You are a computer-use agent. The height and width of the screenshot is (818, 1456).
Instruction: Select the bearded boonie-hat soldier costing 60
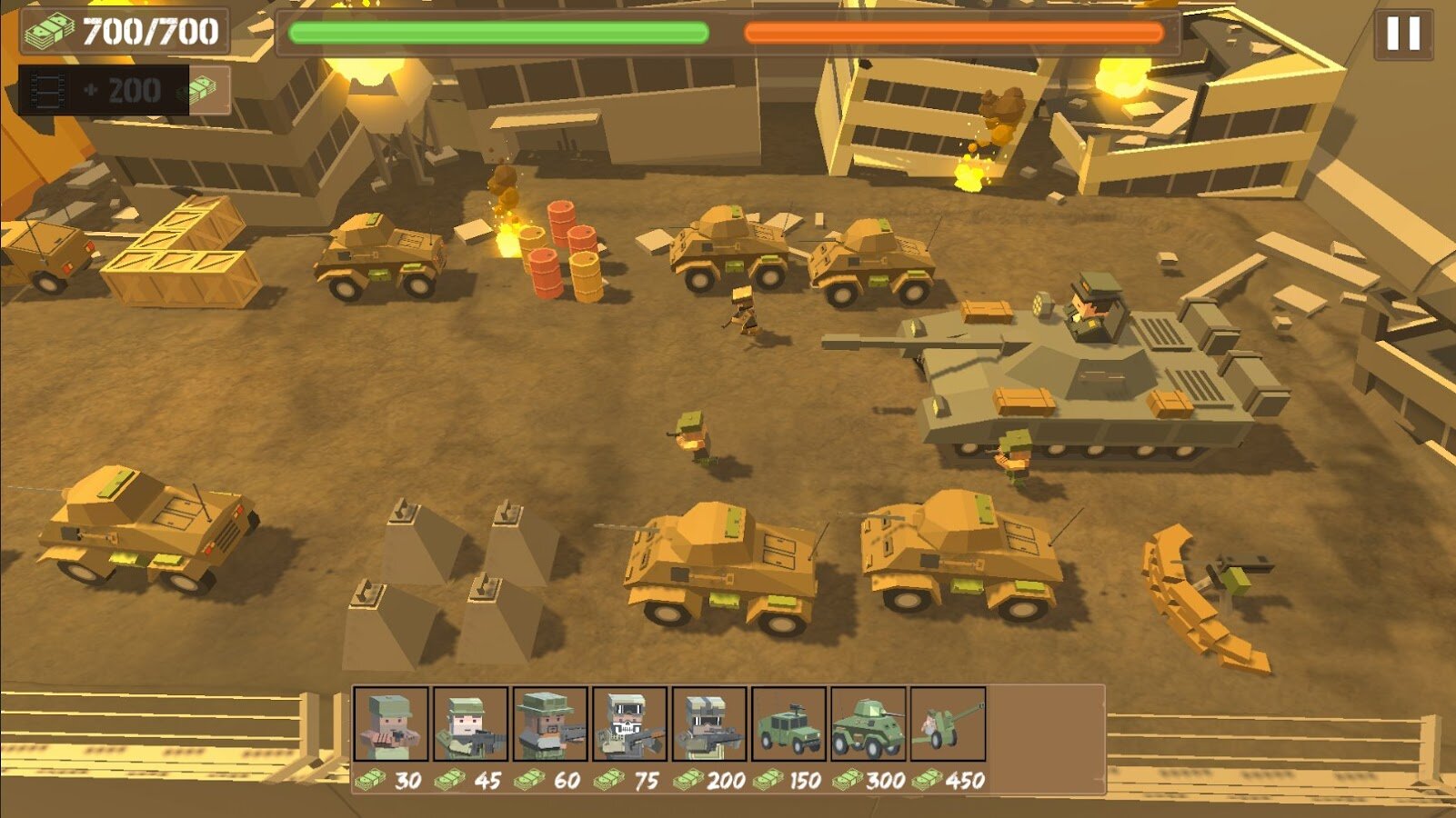point(549,723)
